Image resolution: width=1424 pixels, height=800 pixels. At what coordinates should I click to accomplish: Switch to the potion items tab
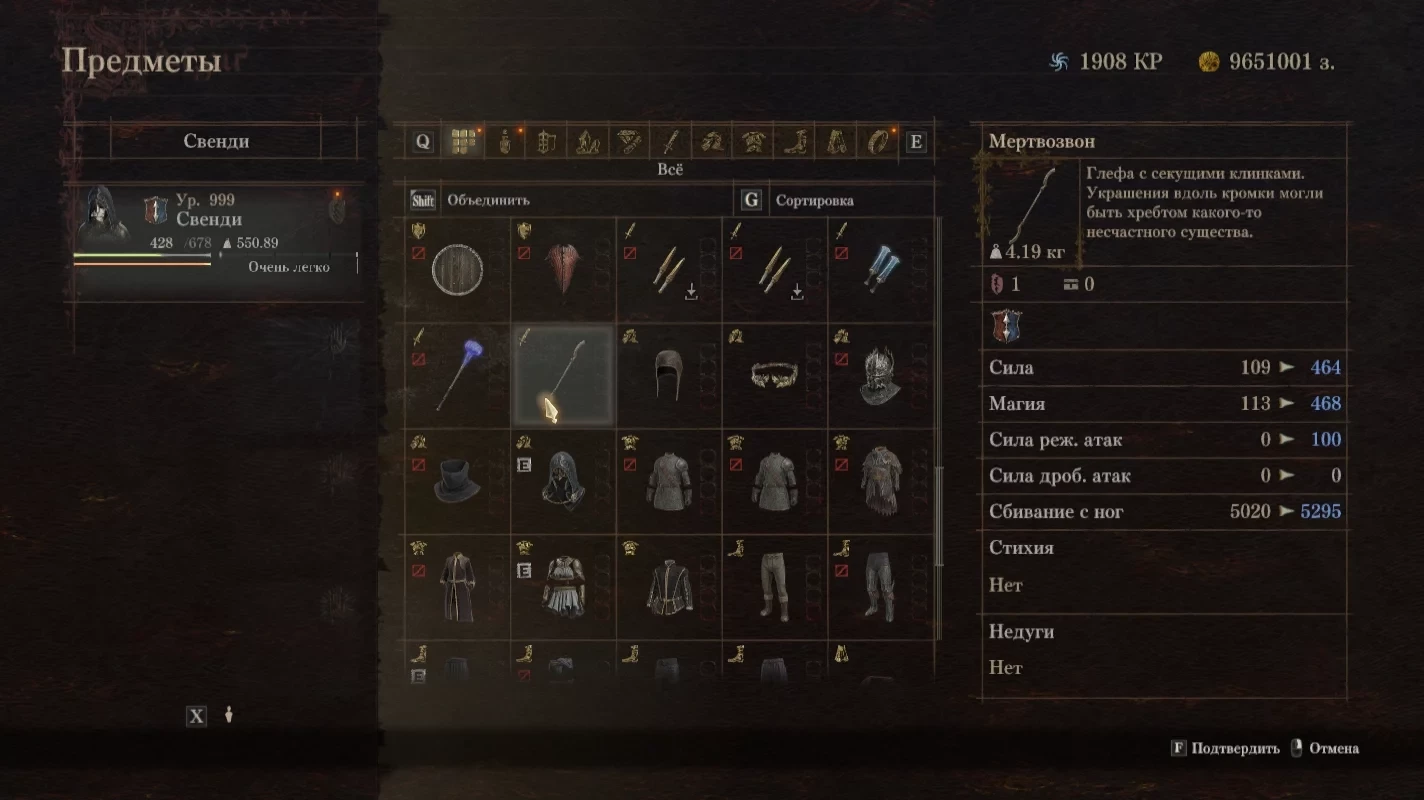click(x=505, y=142)
